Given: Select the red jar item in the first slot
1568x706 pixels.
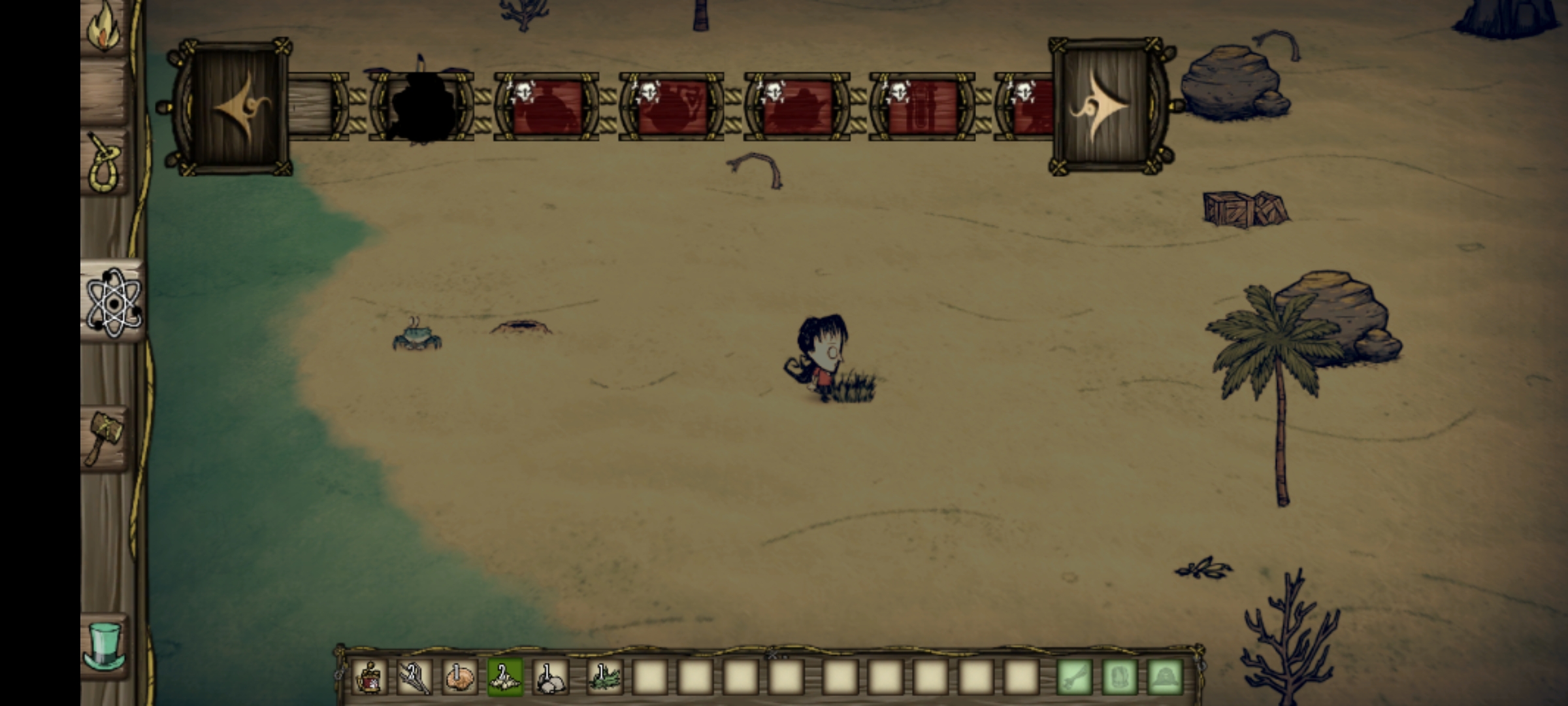Looking at the screenshot, I should coord(369,677).
